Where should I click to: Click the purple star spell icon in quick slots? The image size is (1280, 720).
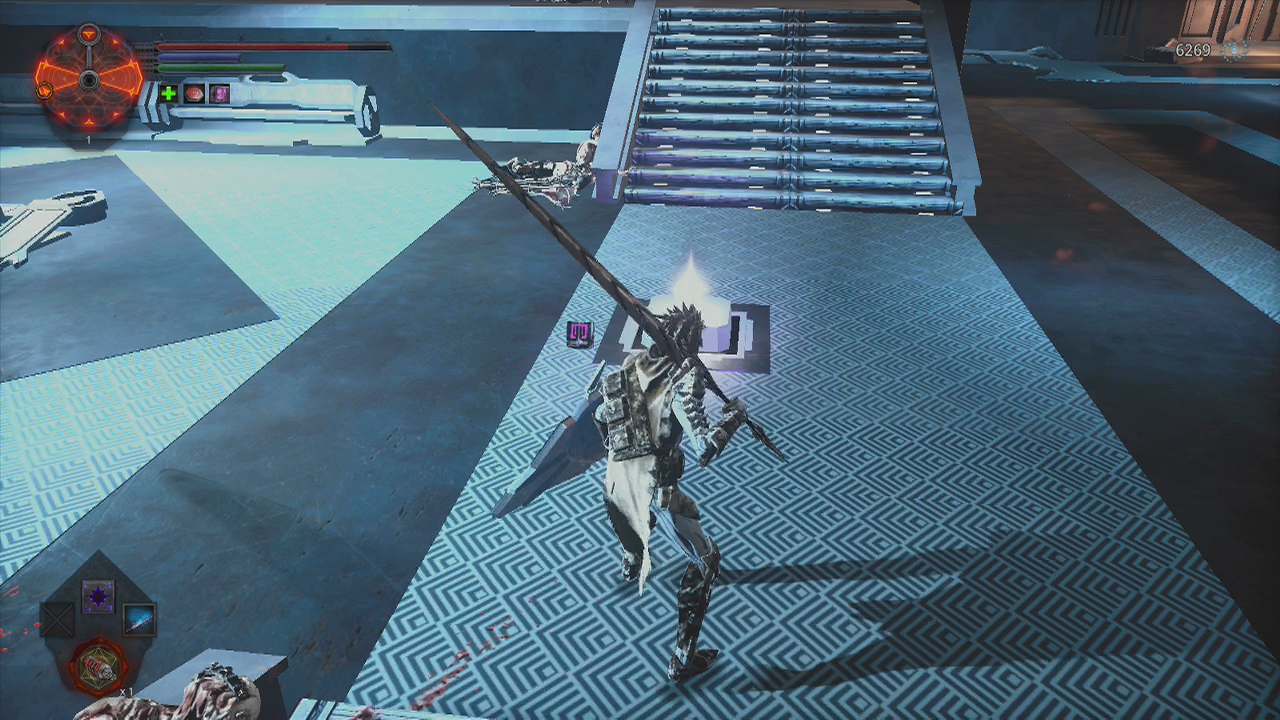point(97,596)
